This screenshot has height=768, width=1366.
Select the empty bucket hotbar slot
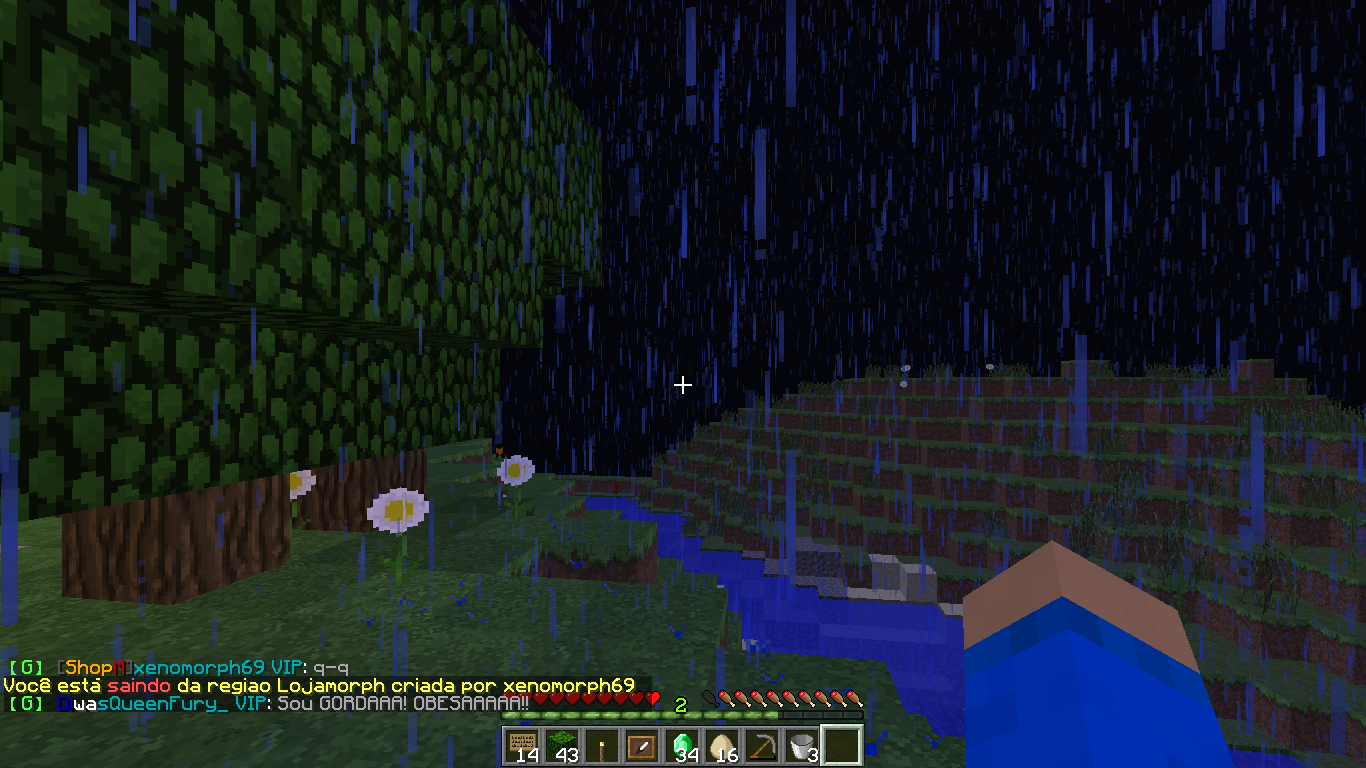pos(802,745)
